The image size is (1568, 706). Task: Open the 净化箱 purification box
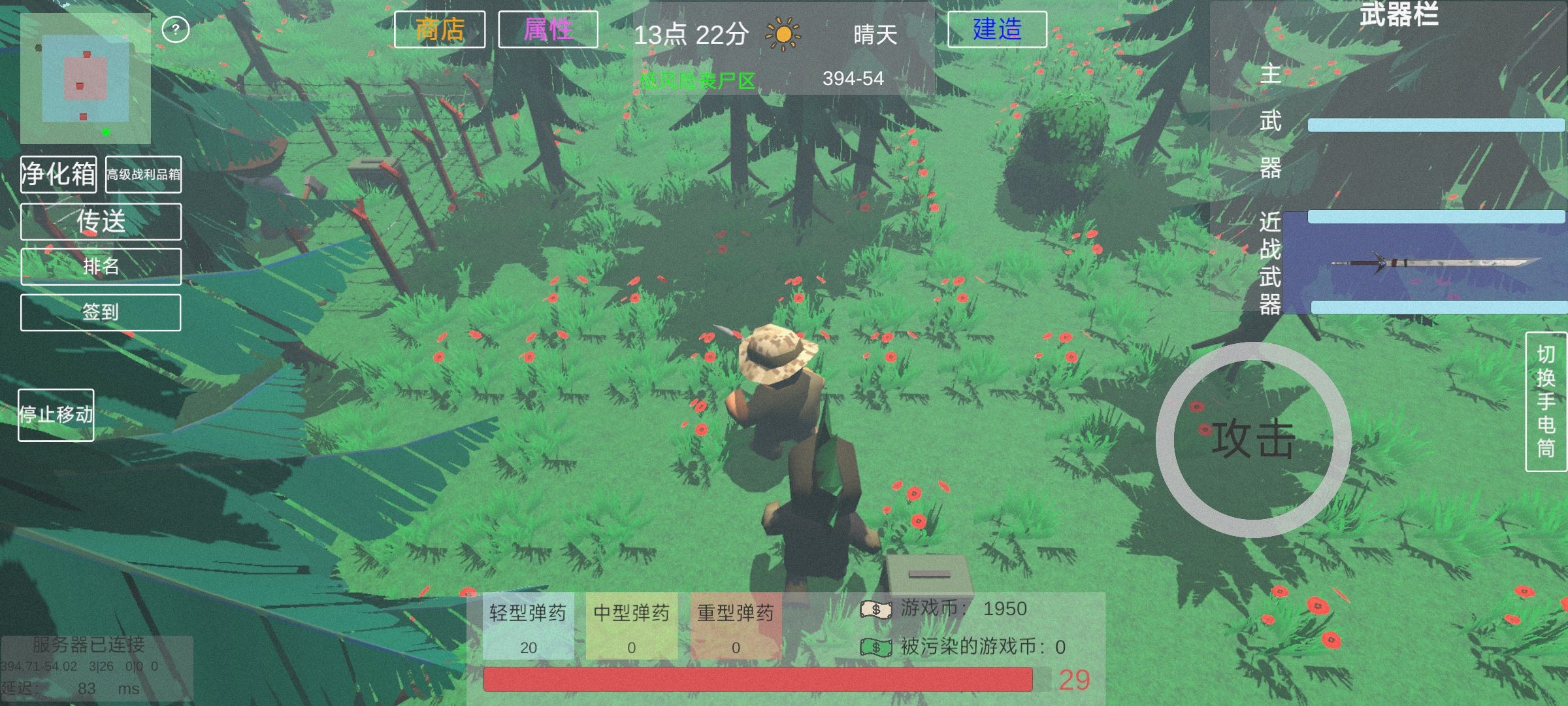[59, 174]
